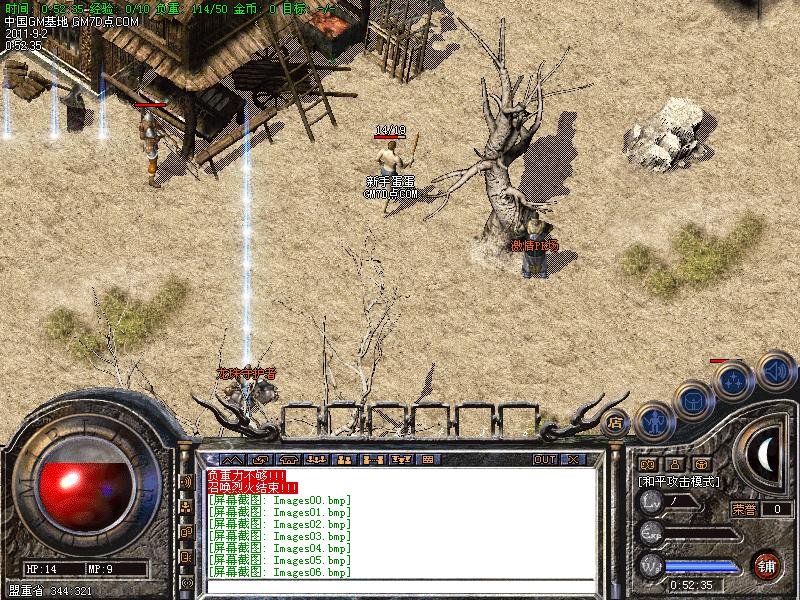
Task: Open the shop via the 店 button
Action: pos(616,421)
